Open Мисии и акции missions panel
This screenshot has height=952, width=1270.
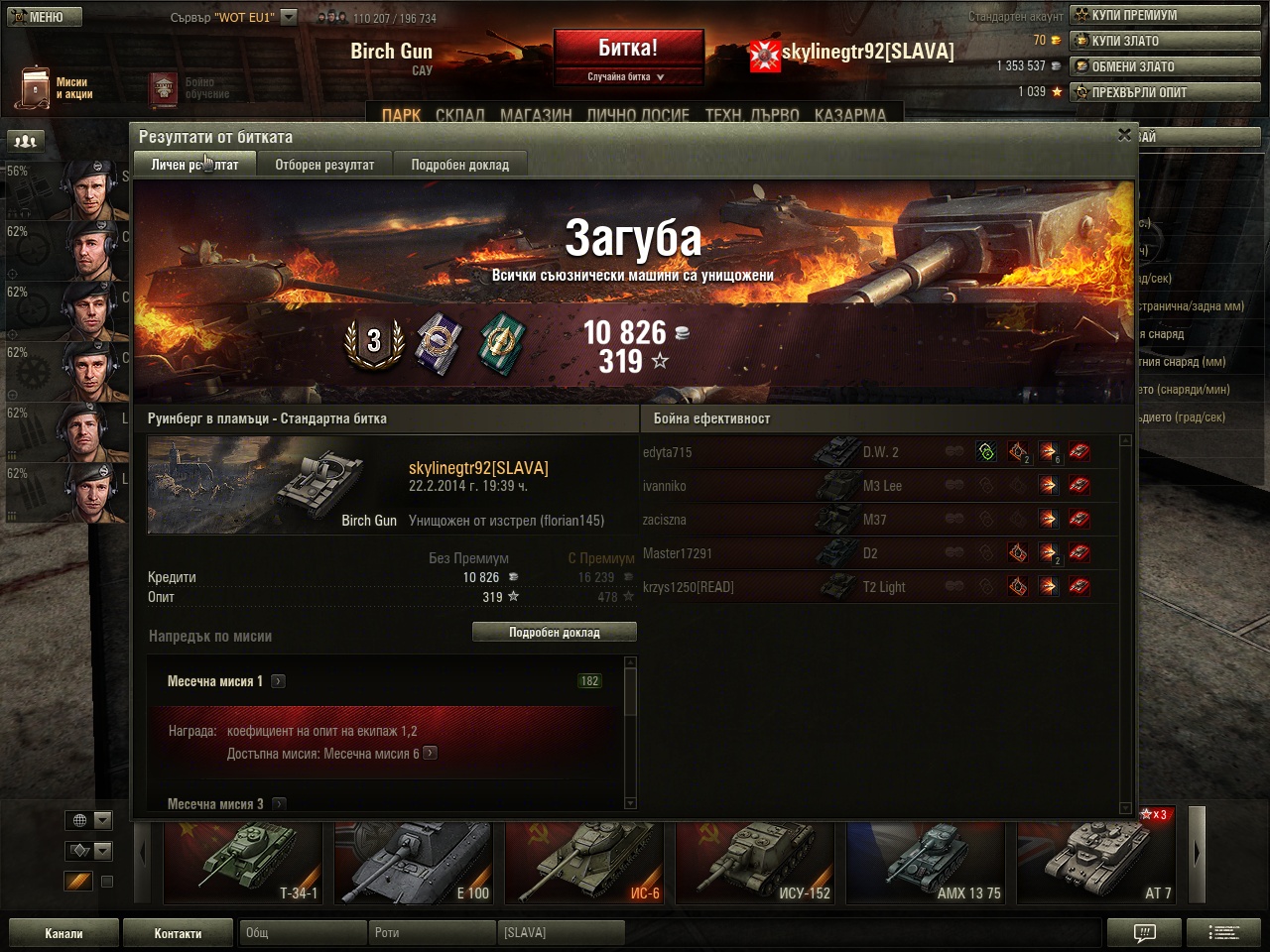(x=57, y=88)
